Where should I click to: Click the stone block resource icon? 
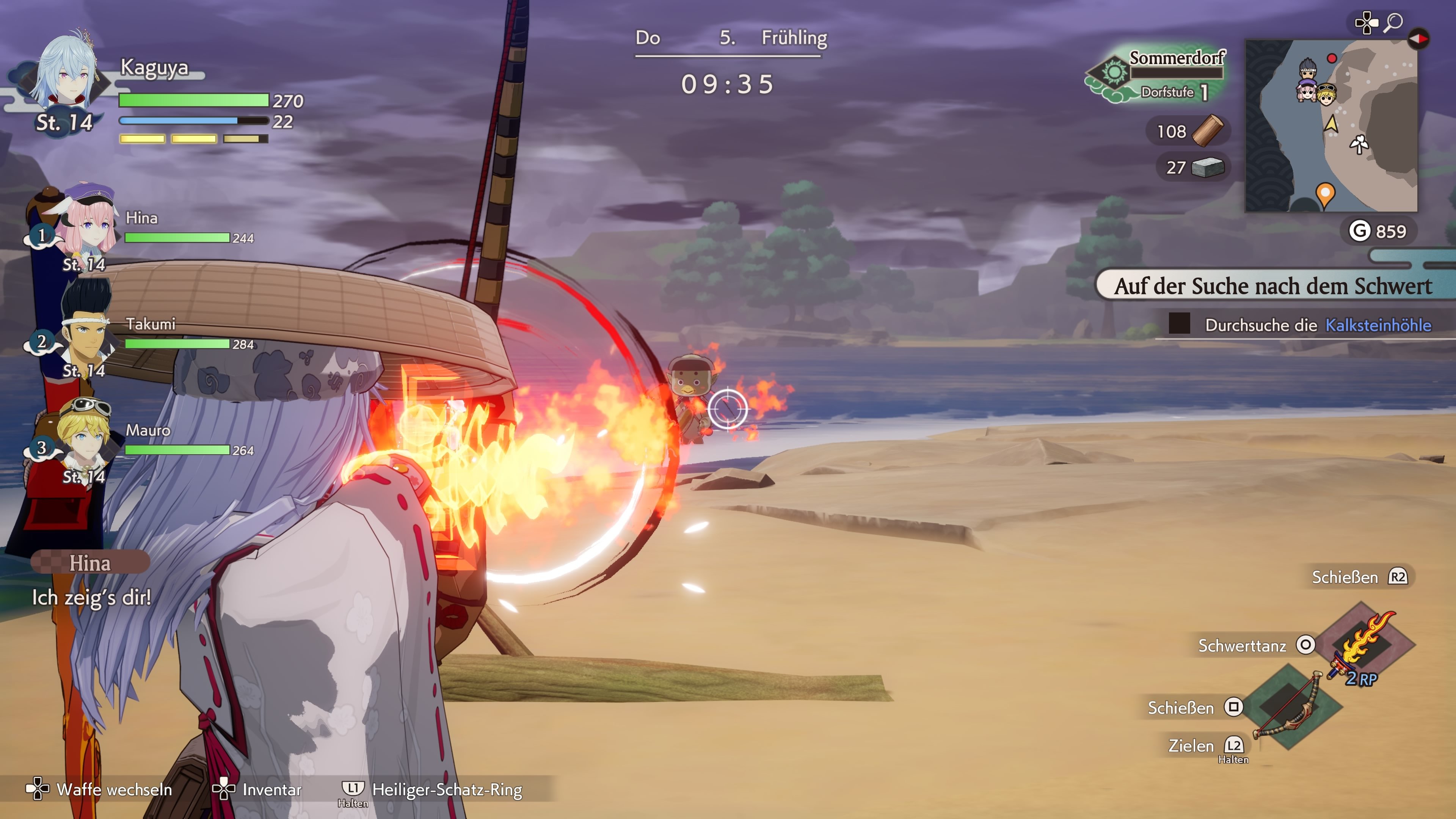(x=1207, y=167)
